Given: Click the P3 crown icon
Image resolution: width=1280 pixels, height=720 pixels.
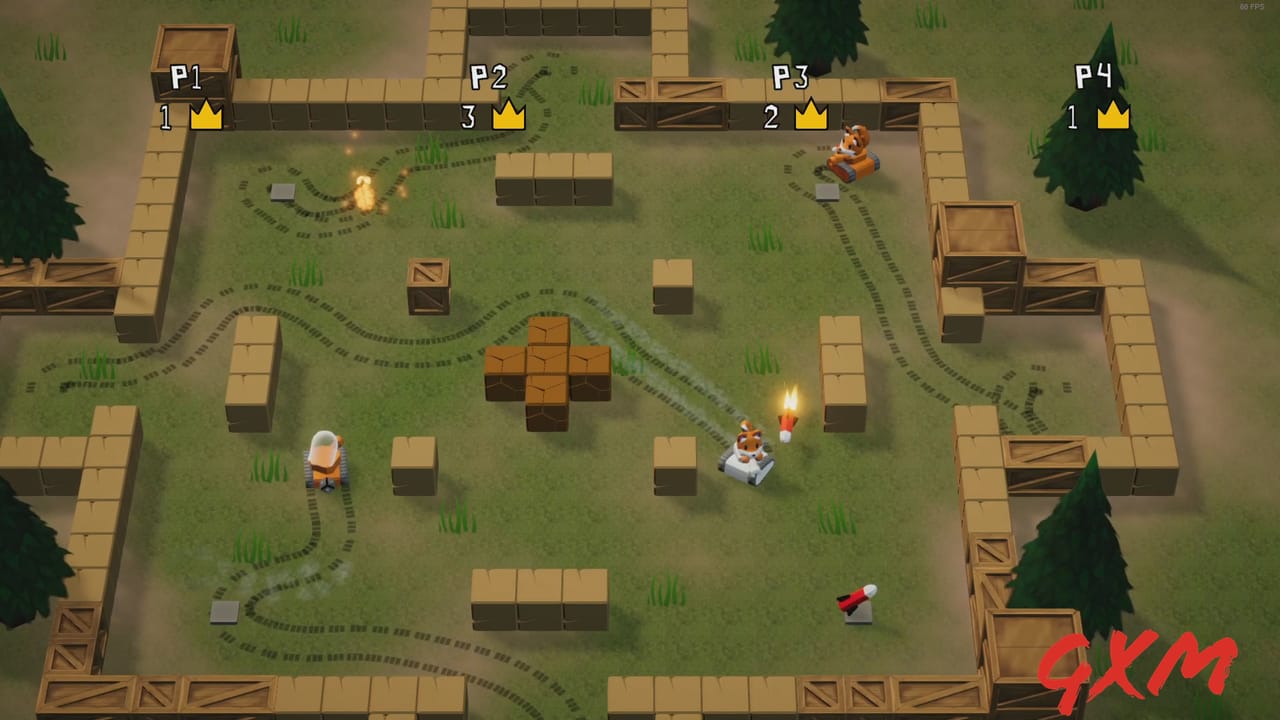Looking at the screenshot, I should tap(810, 117).
